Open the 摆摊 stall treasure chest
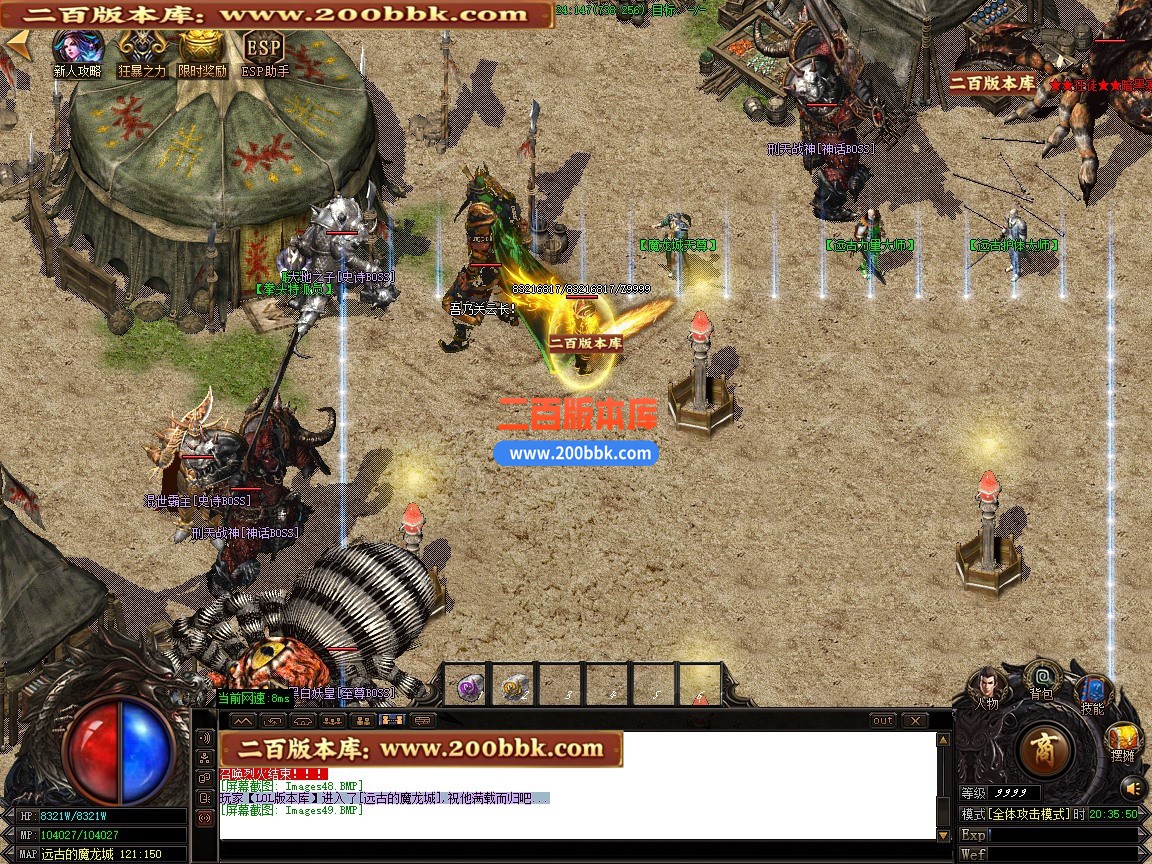 [x=1123, y=741]
